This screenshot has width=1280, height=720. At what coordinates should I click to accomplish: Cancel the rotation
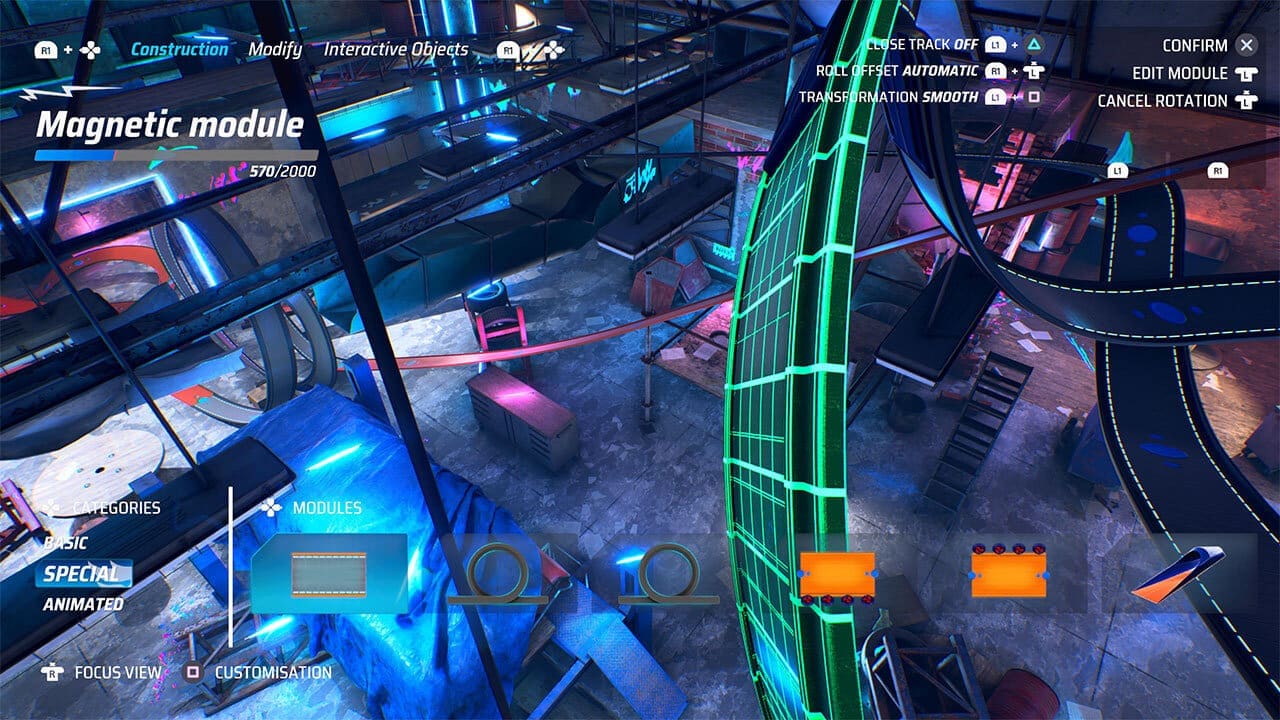point(1162,100)
